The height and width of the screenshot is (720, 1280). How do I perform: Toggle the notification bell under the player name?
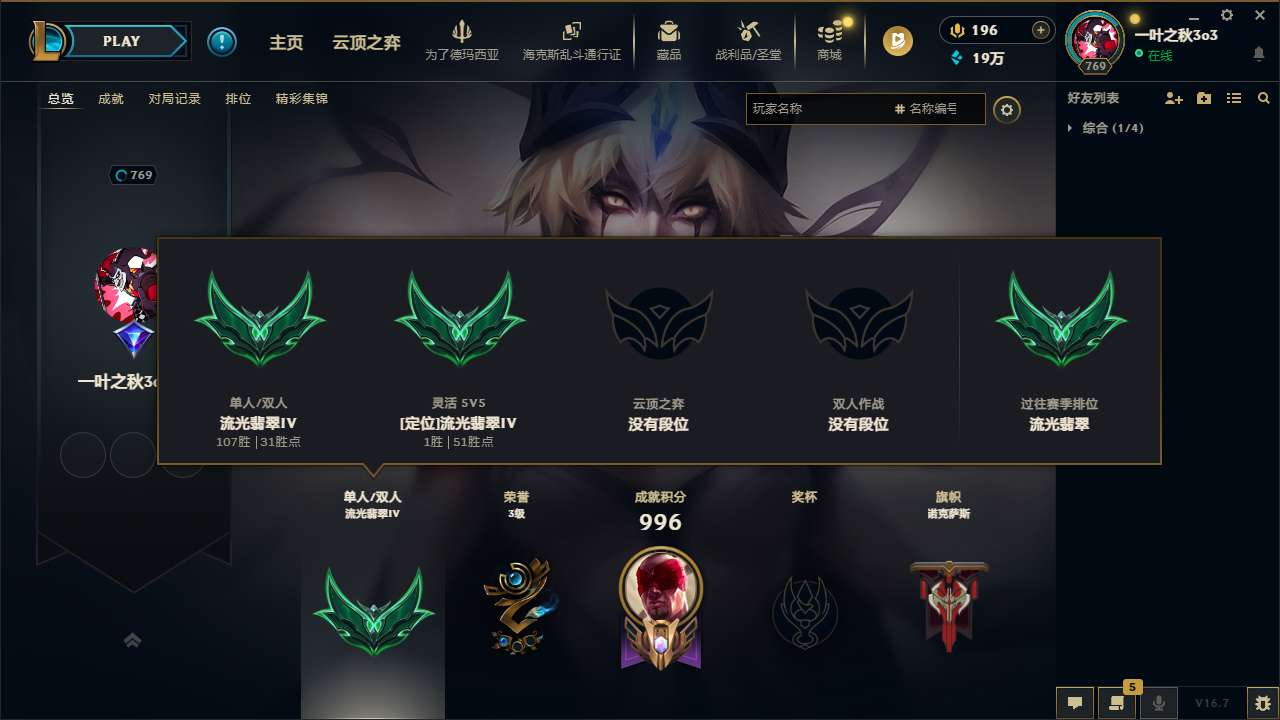tap(1258, 52)
